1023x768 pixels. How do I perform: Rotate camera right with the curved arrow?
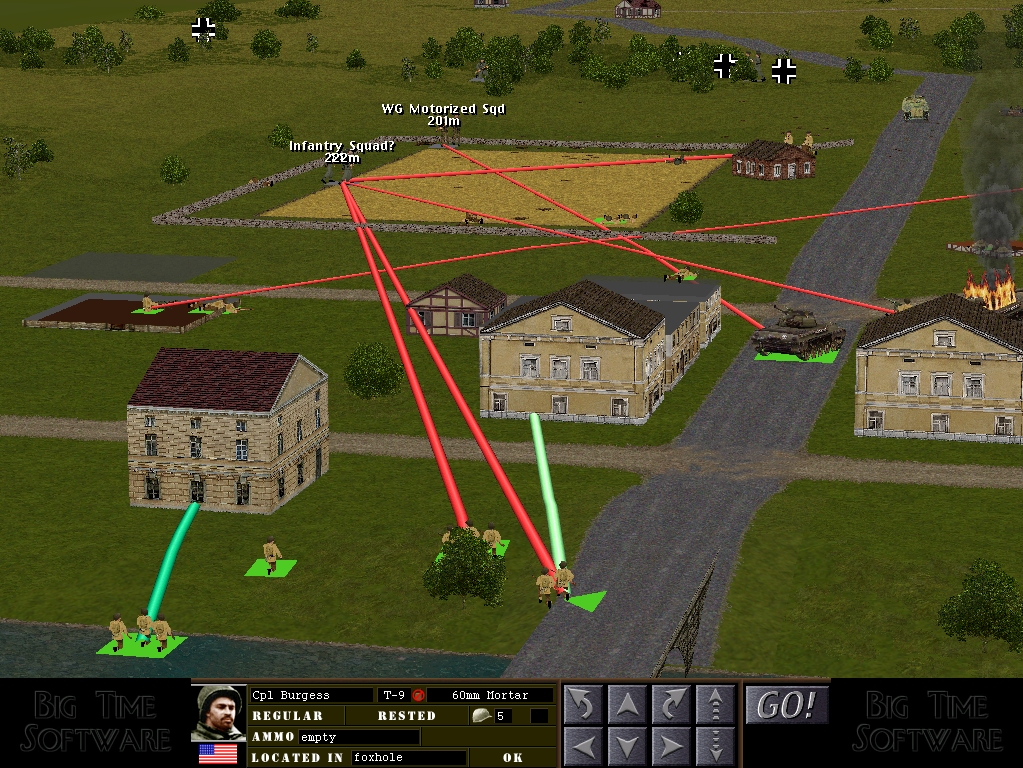click(x=671, y=705)
